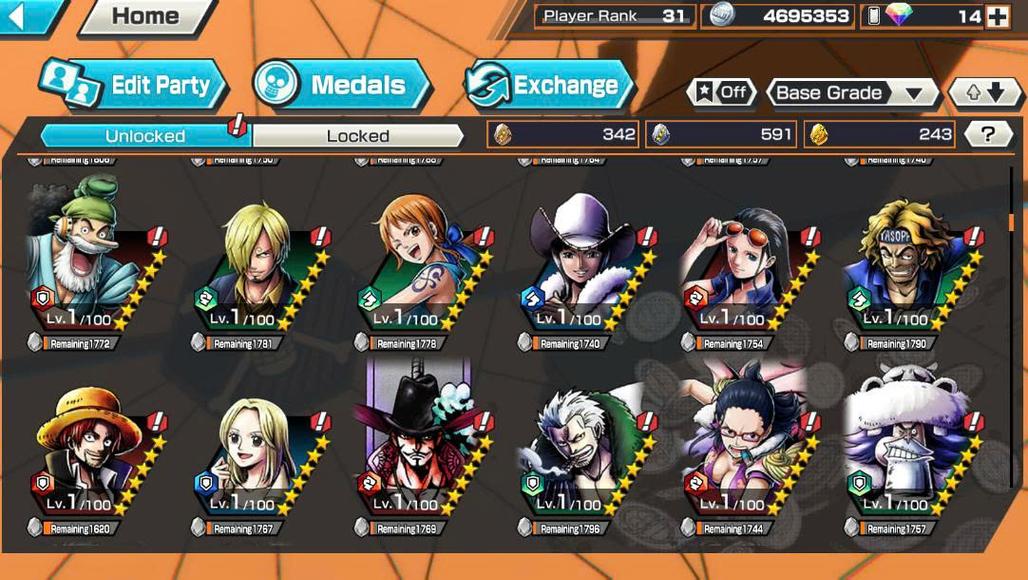This screenshot has height=580, width=1028.
Task: Open the Medals screen
Action: click(342, 85)
